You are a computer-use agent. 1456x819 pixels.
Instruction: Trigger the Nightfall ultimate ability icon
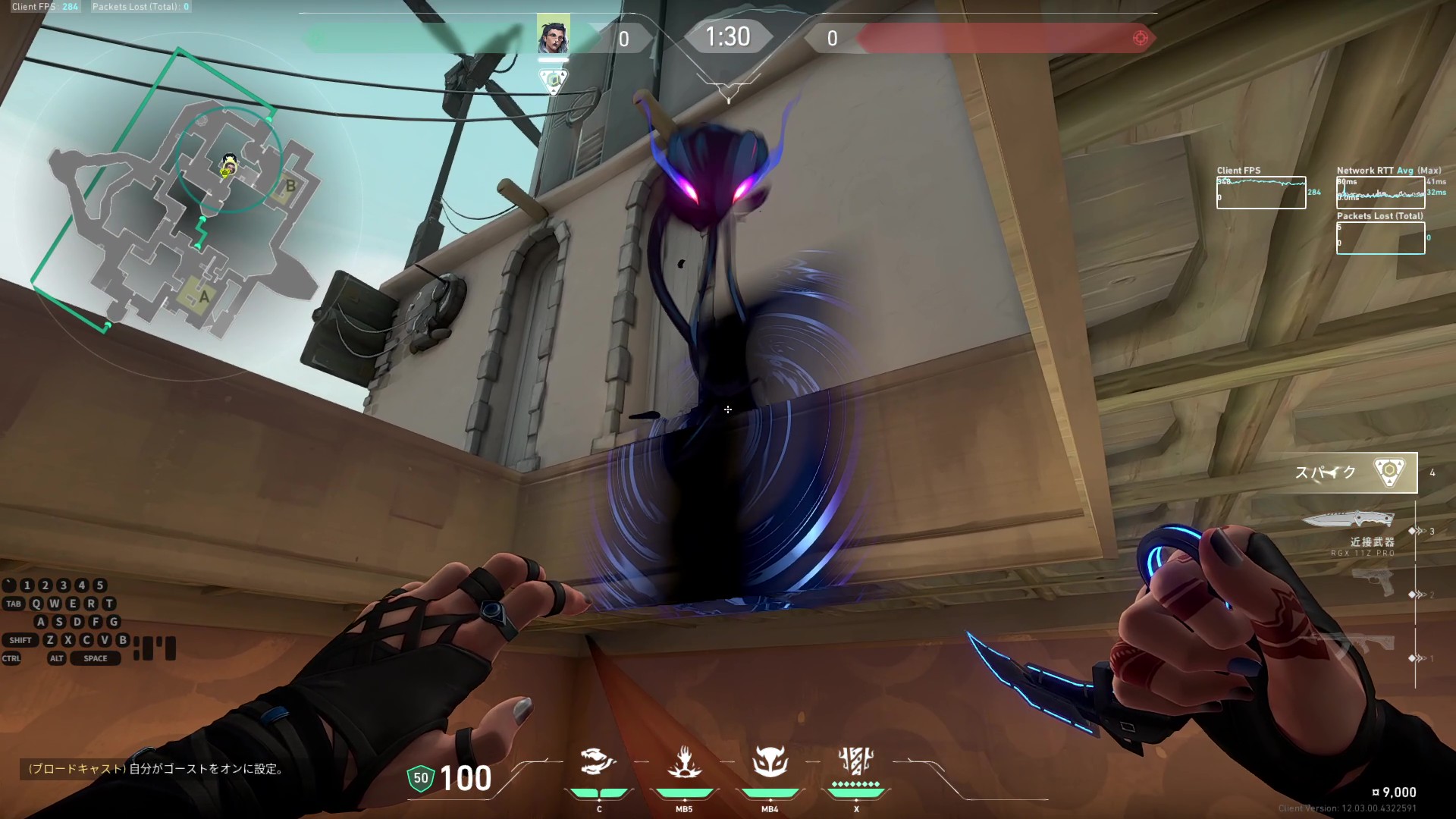pos(856,761)
